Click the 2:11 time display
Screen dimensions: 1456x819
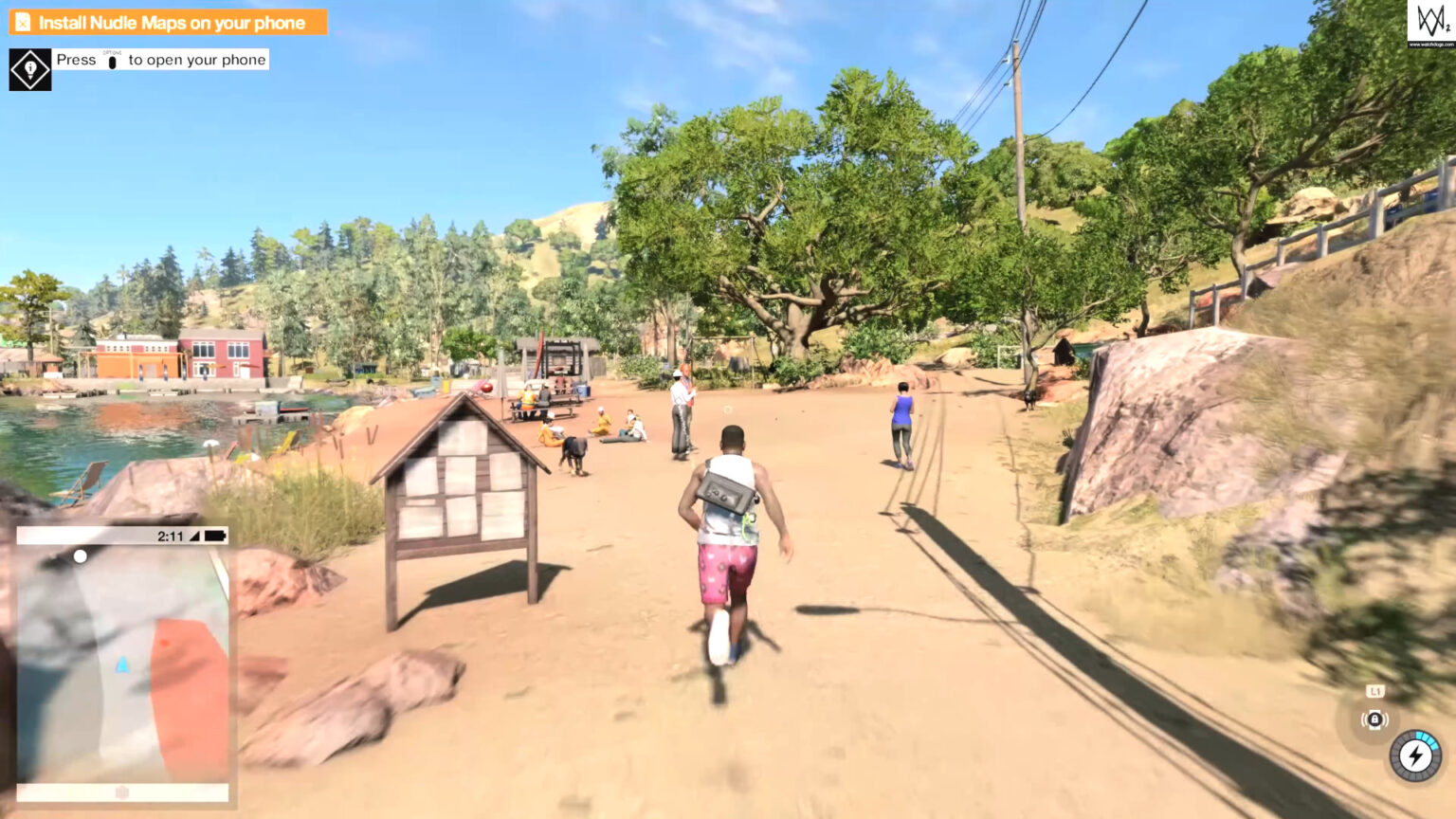coord(168,536)
